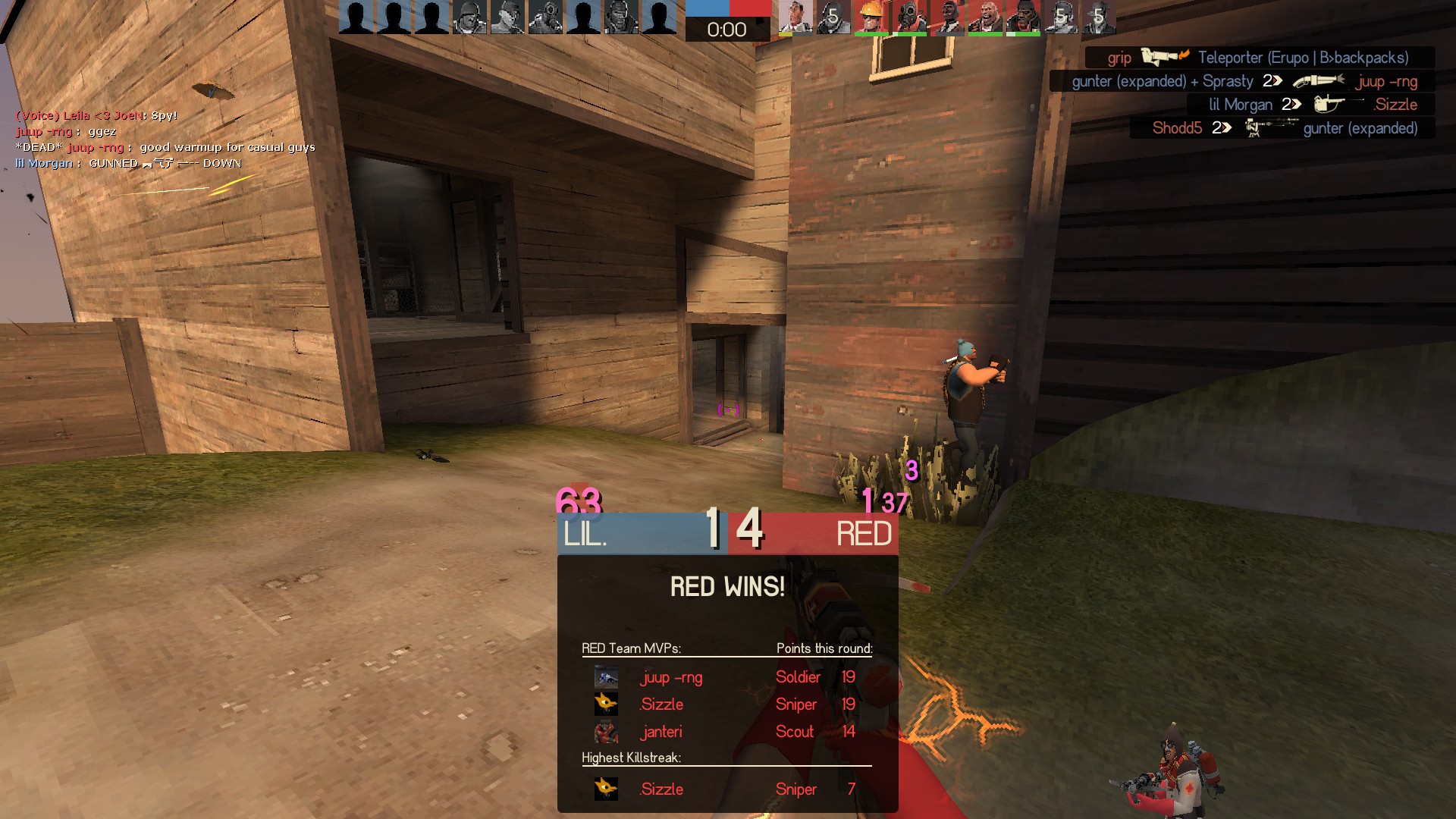The image size is (1456, 819).
Task: Select the RED Medic portrait
Action: 795,17
